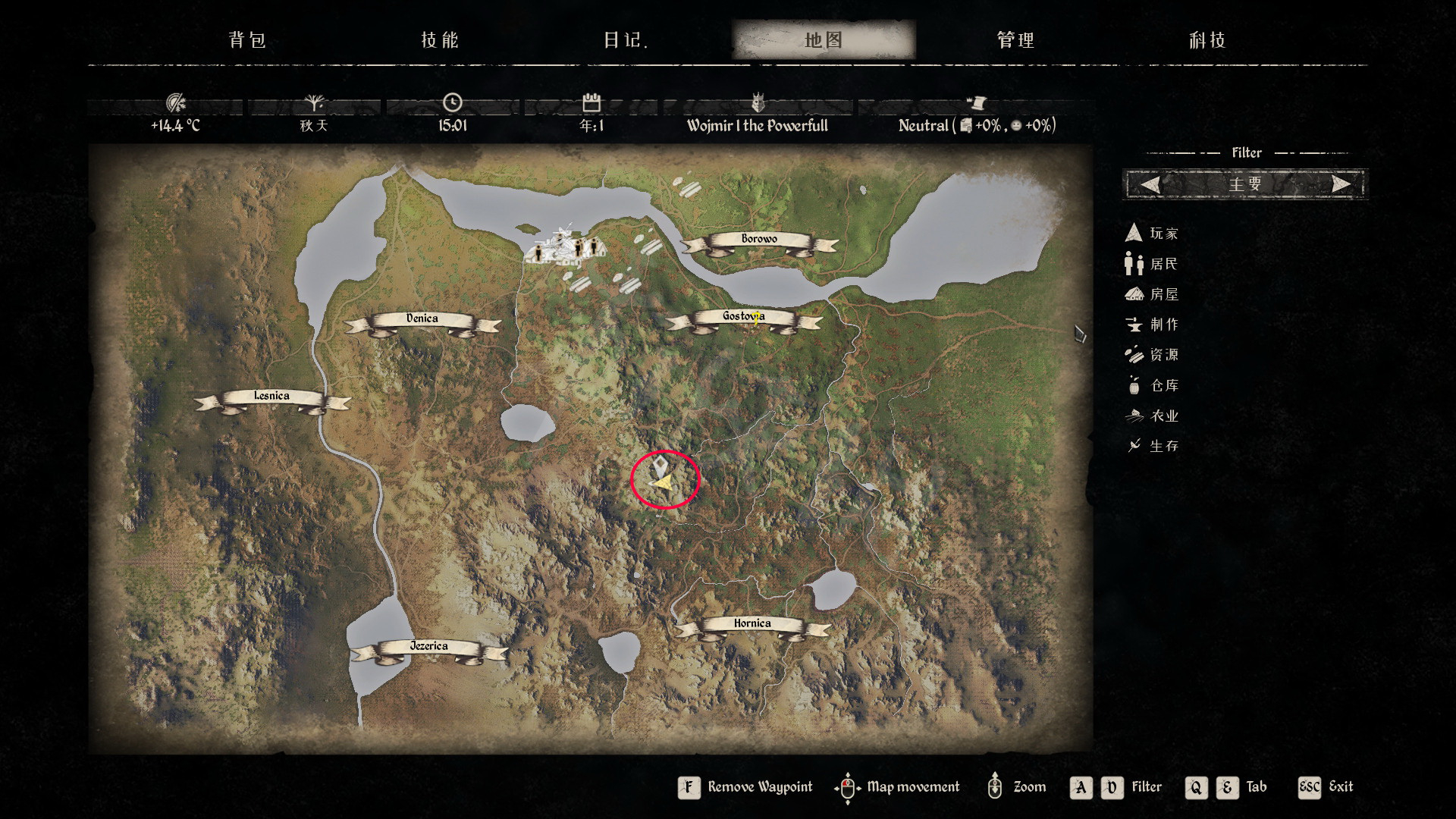Click the active 地图 (Map) tab
1456x819 pixels.
click(824, 40)
